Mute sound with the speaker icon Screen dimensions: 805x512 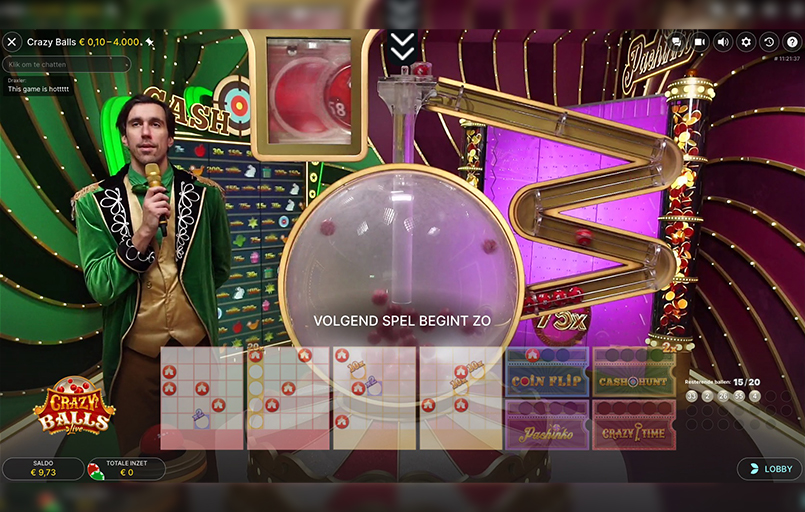(x=722, y=42)
